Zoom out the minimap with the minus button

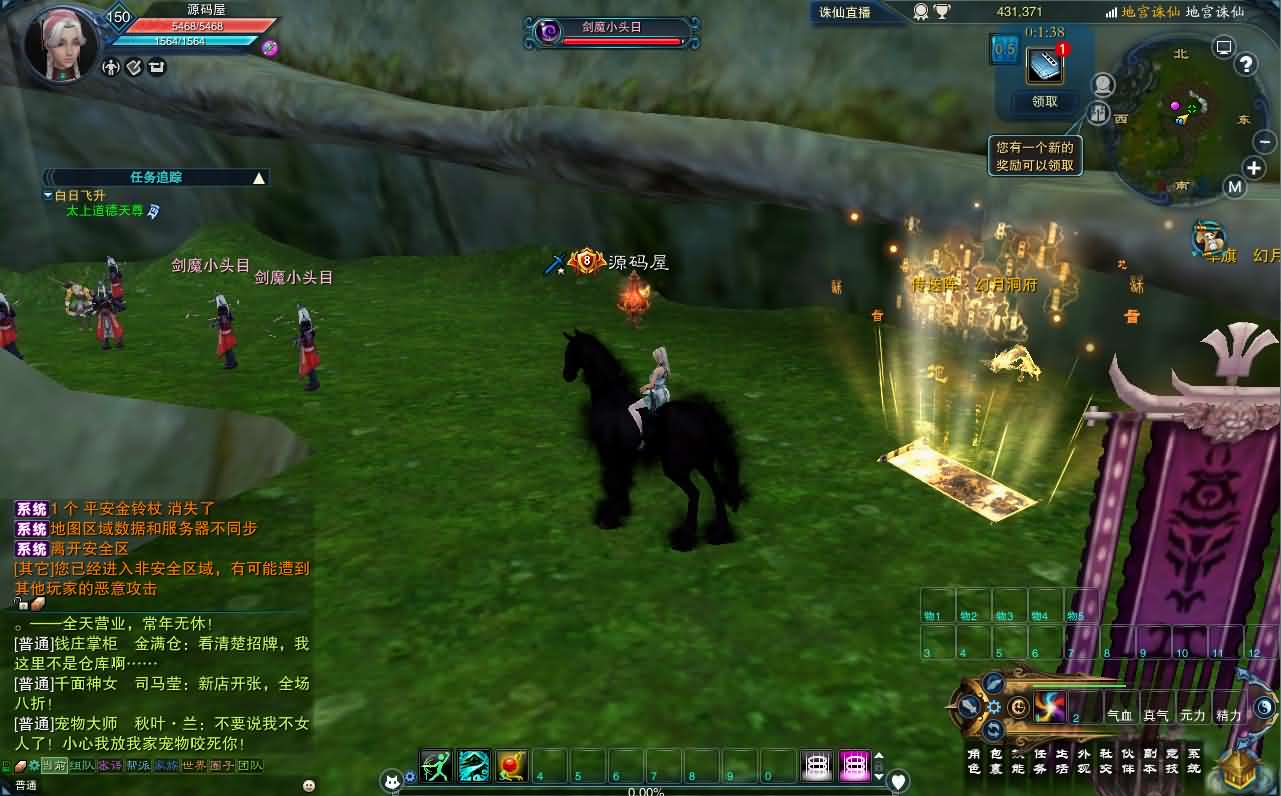tap(1265, 142)
